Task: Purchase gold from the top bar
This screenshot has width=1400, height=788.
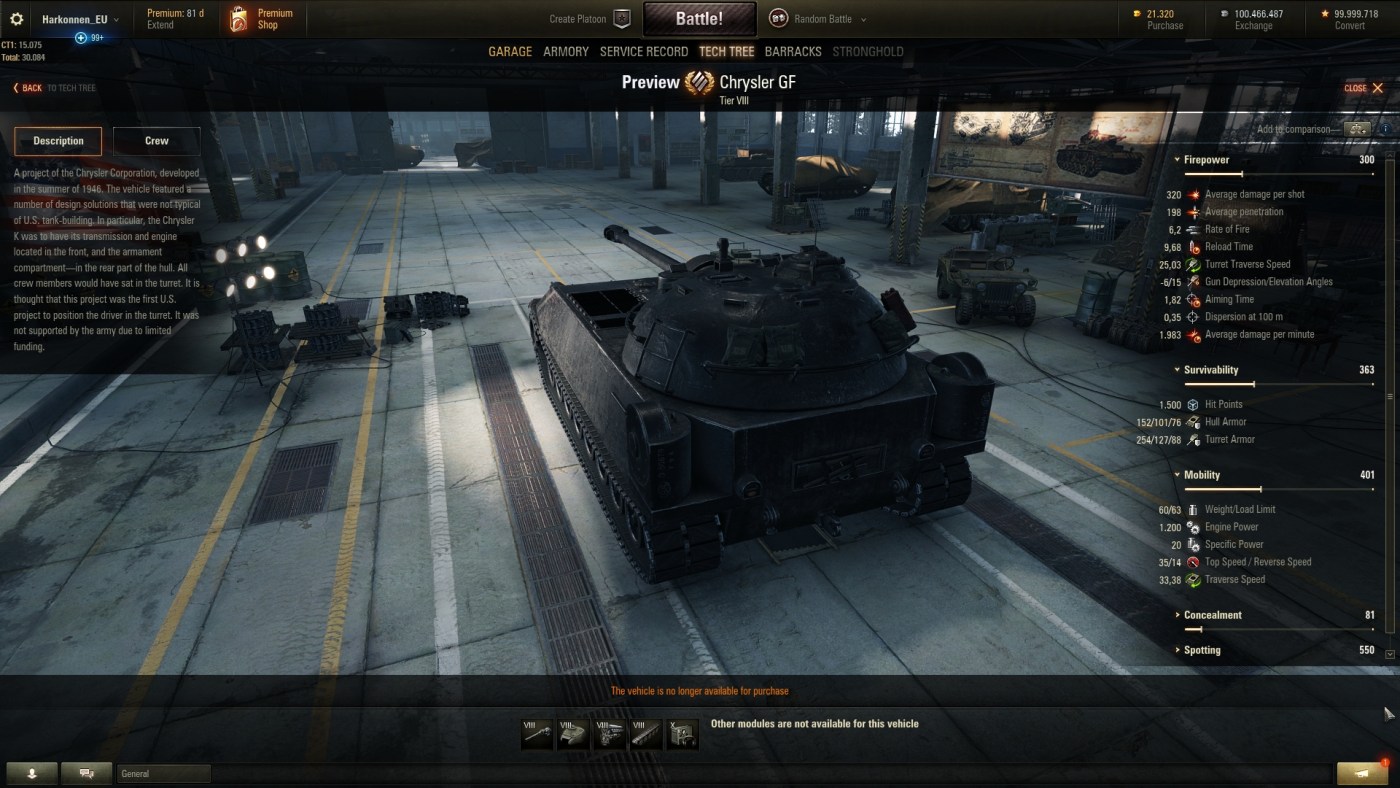Action: tap(1160, 19)
